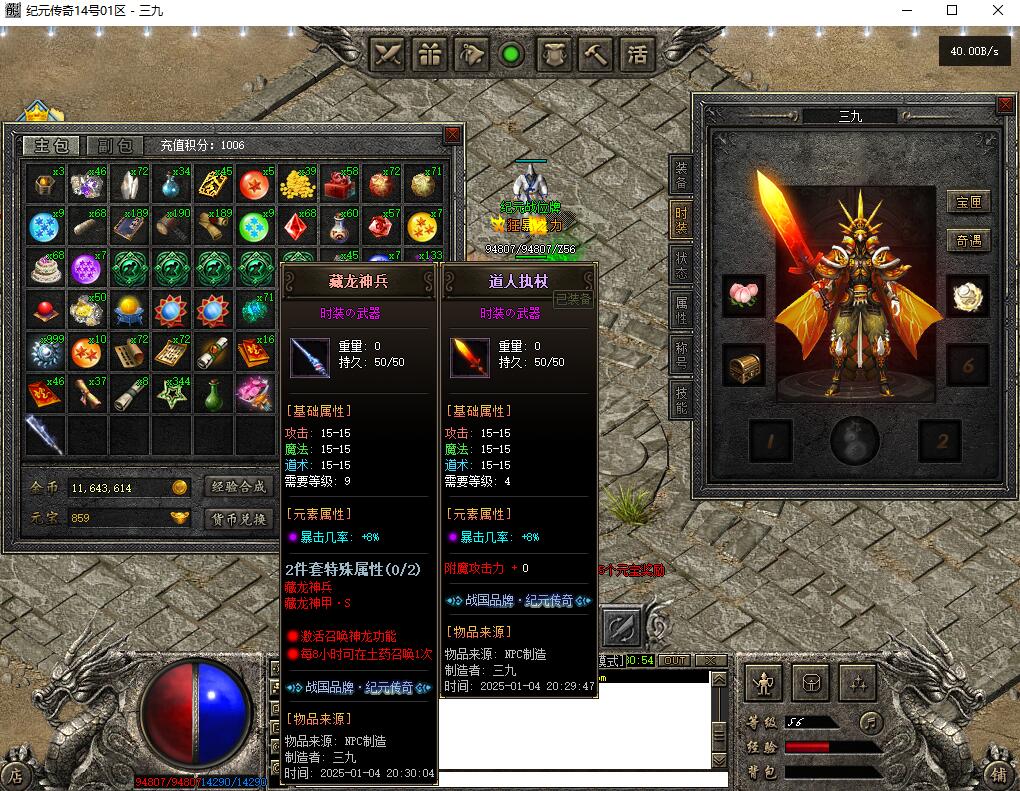Switch to the 技能 skills tab
Viewport: 1020px width, 791px height.
tap(681, 400)
